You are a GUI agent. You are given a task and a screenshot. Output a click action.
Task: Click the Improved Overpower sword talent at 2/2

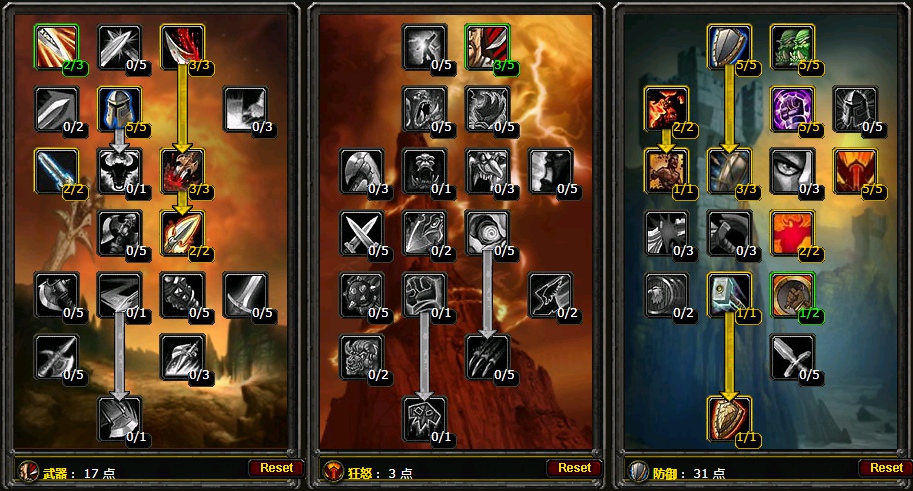click(x=56, y=171)
